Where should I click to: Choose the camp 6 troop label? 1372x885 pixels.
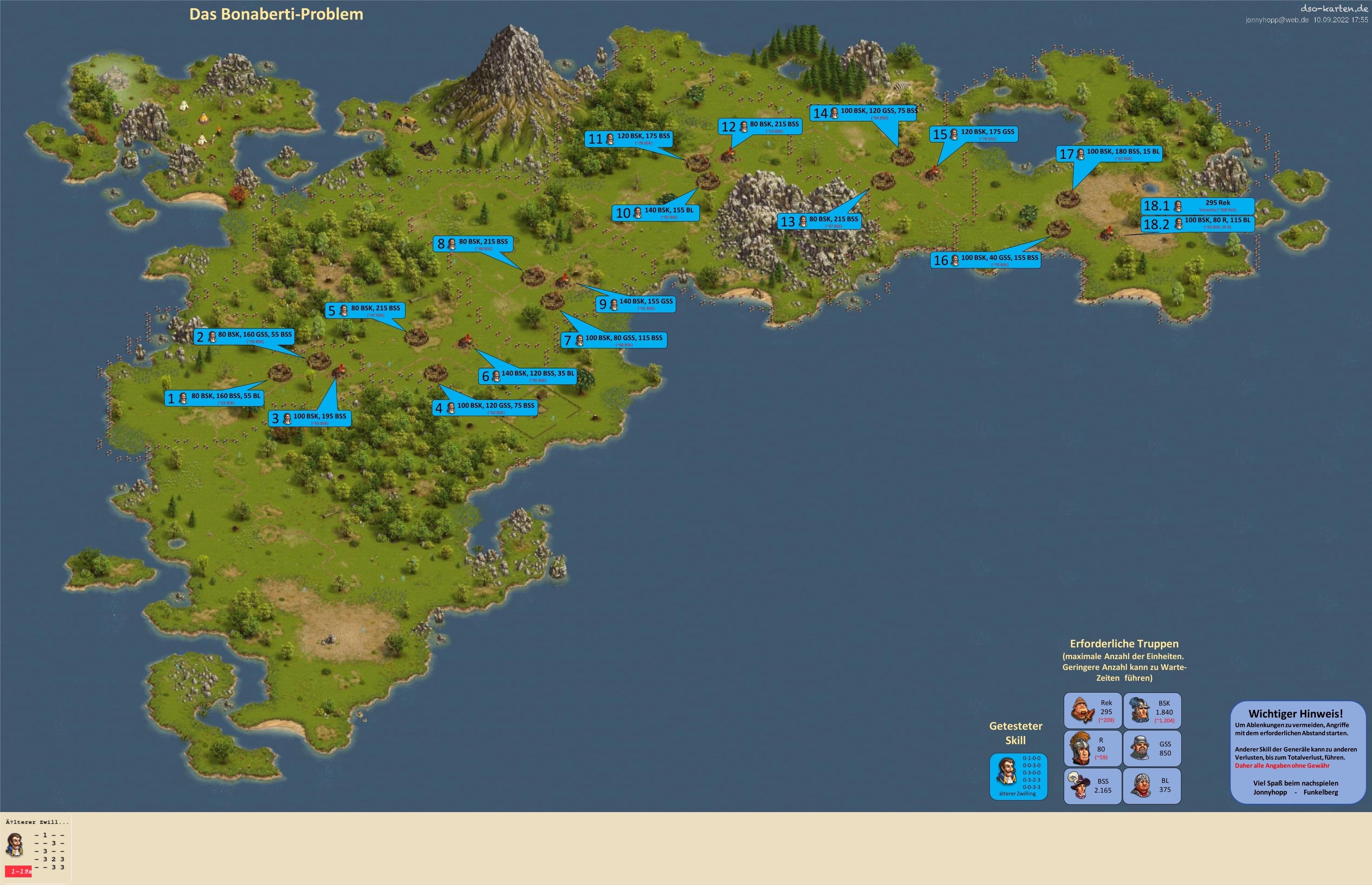(x=528, y=376)
